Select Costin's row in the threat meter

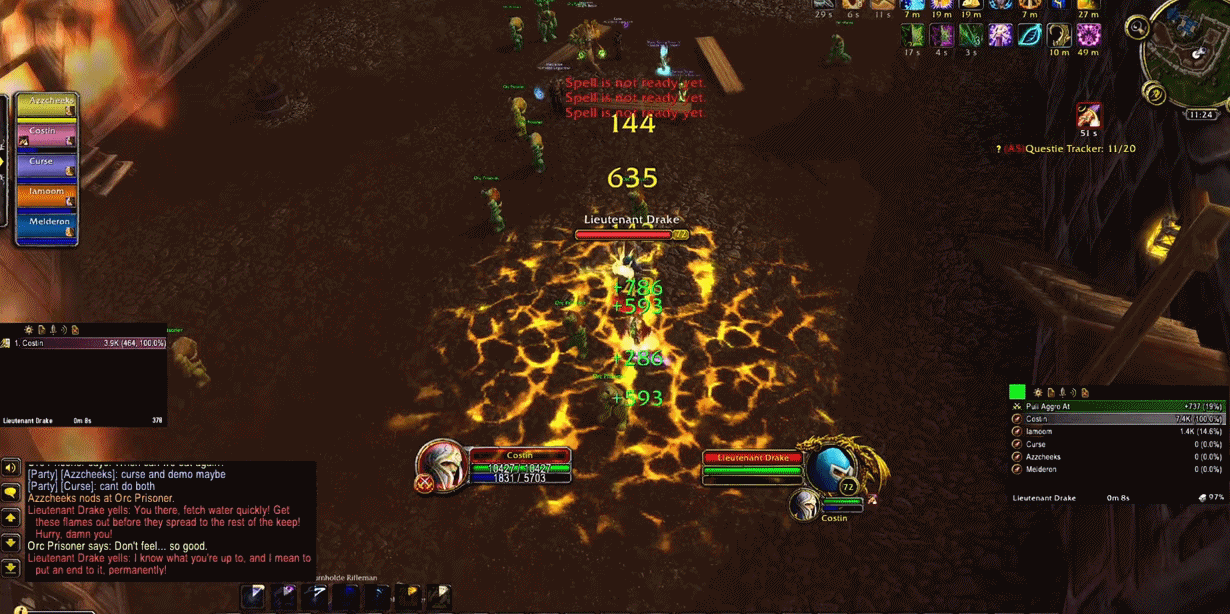1108,419
